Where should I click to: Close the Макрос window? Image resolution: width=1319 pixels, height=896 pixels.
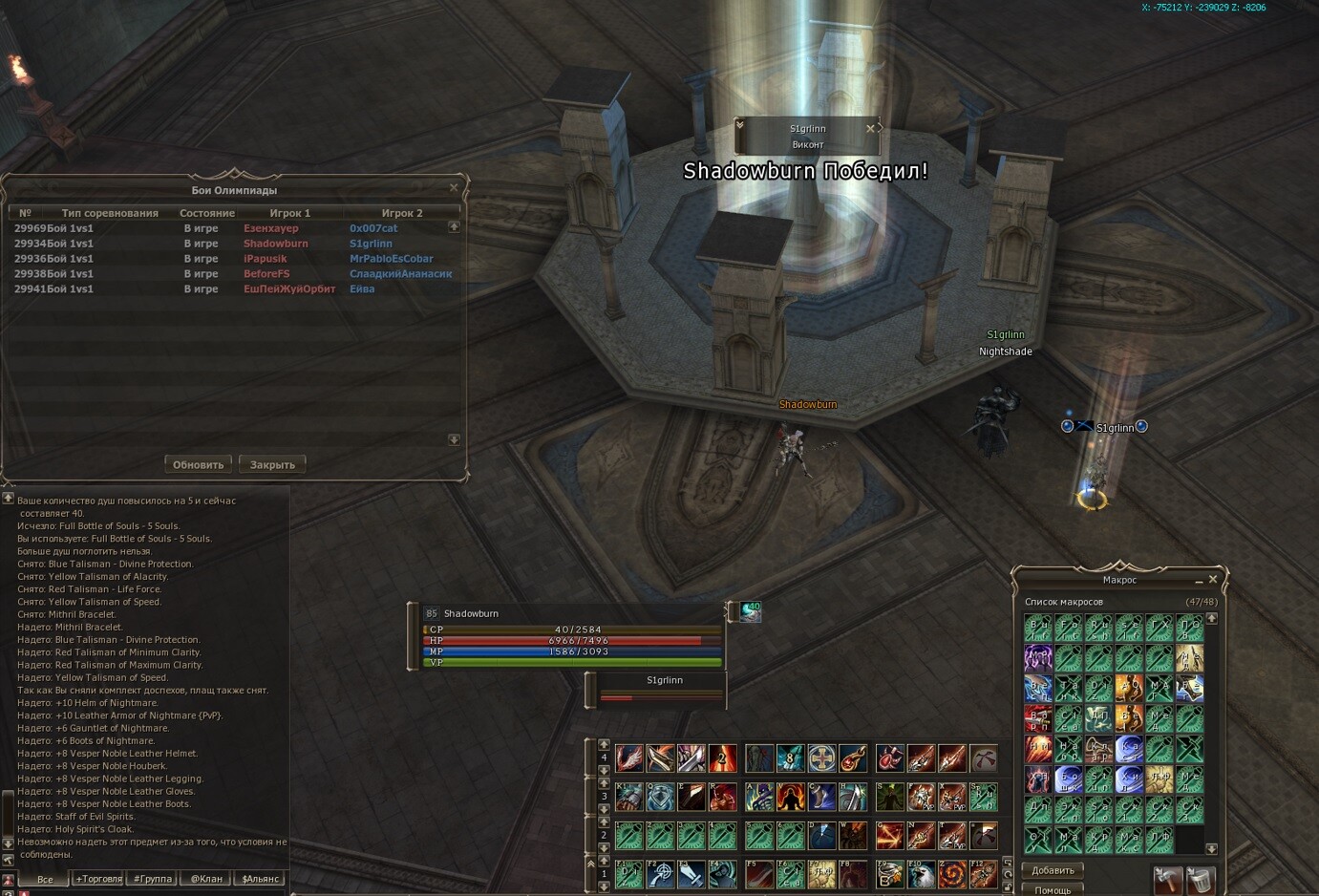(1213, 580)
